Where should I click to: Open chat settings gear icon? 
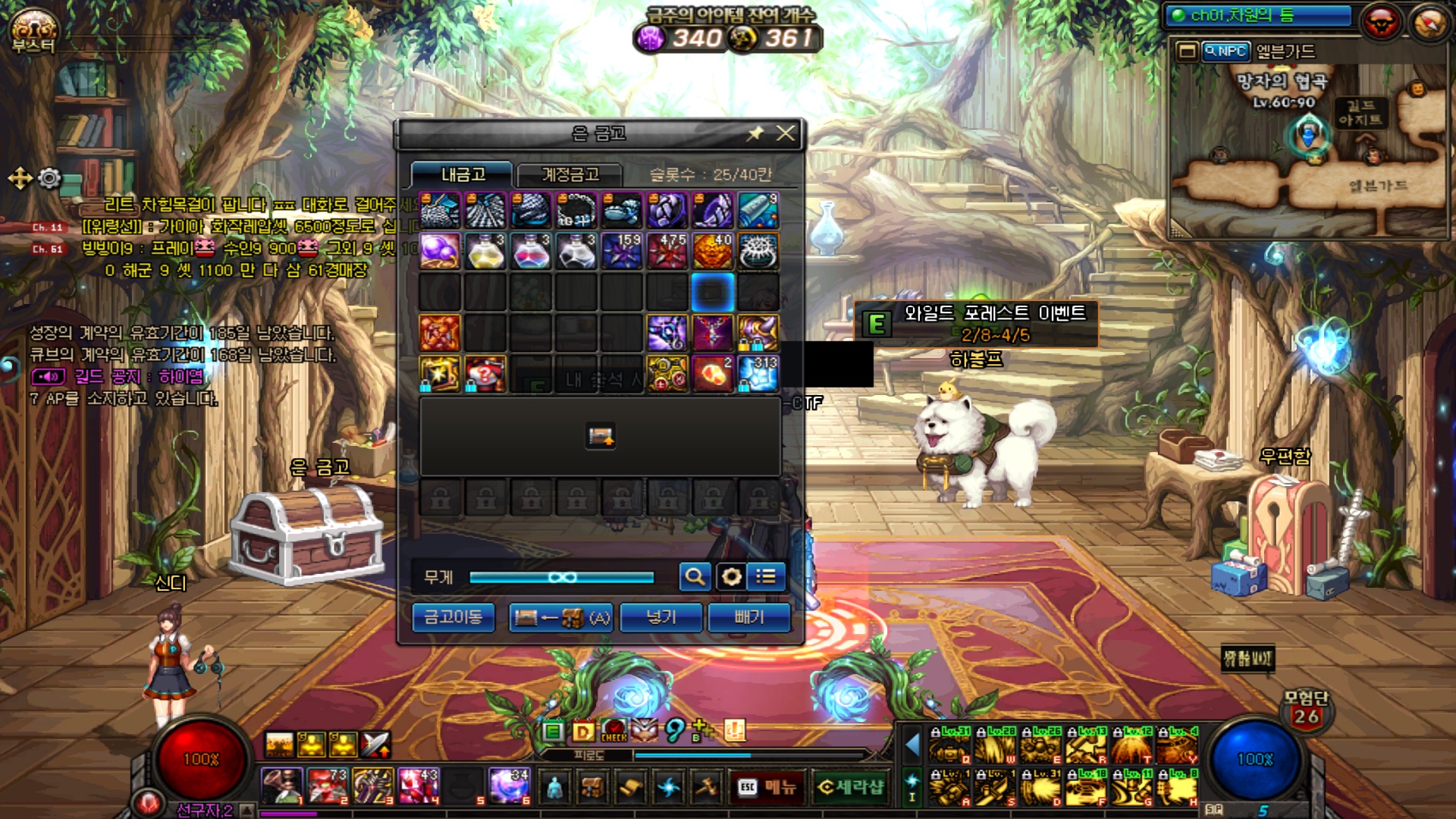click(x=49, y=178)
